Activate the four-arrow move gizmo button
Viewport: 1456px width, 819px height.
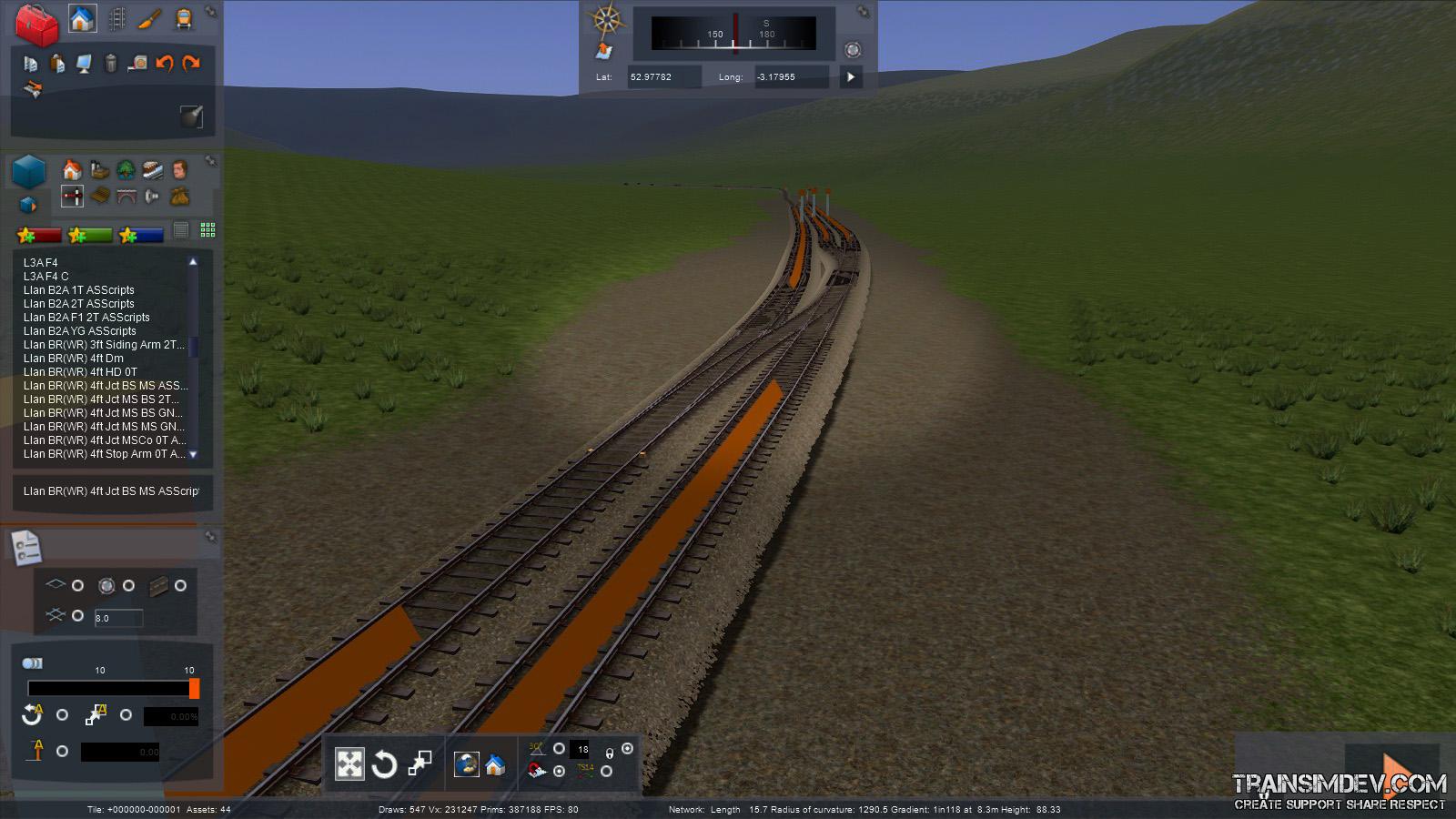[x=349, y=763]
